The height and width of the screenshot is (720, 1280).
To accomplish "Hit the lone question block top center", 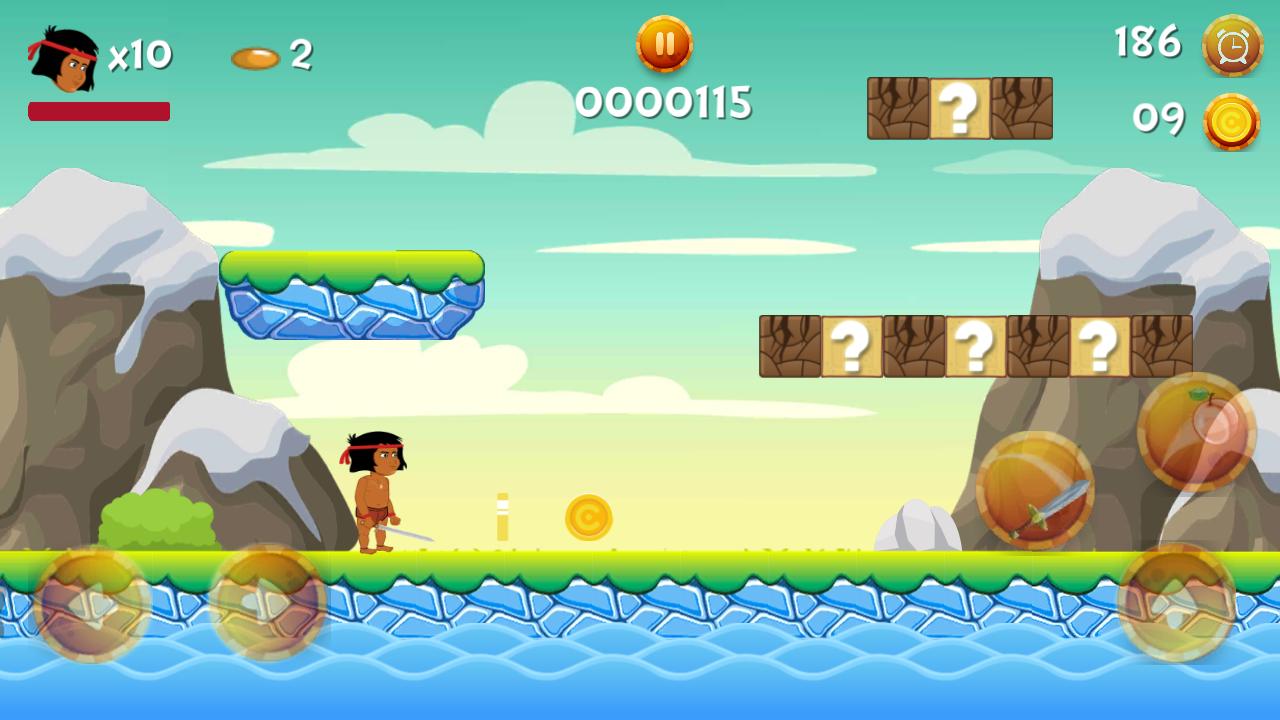I will [x=959, y=110].
